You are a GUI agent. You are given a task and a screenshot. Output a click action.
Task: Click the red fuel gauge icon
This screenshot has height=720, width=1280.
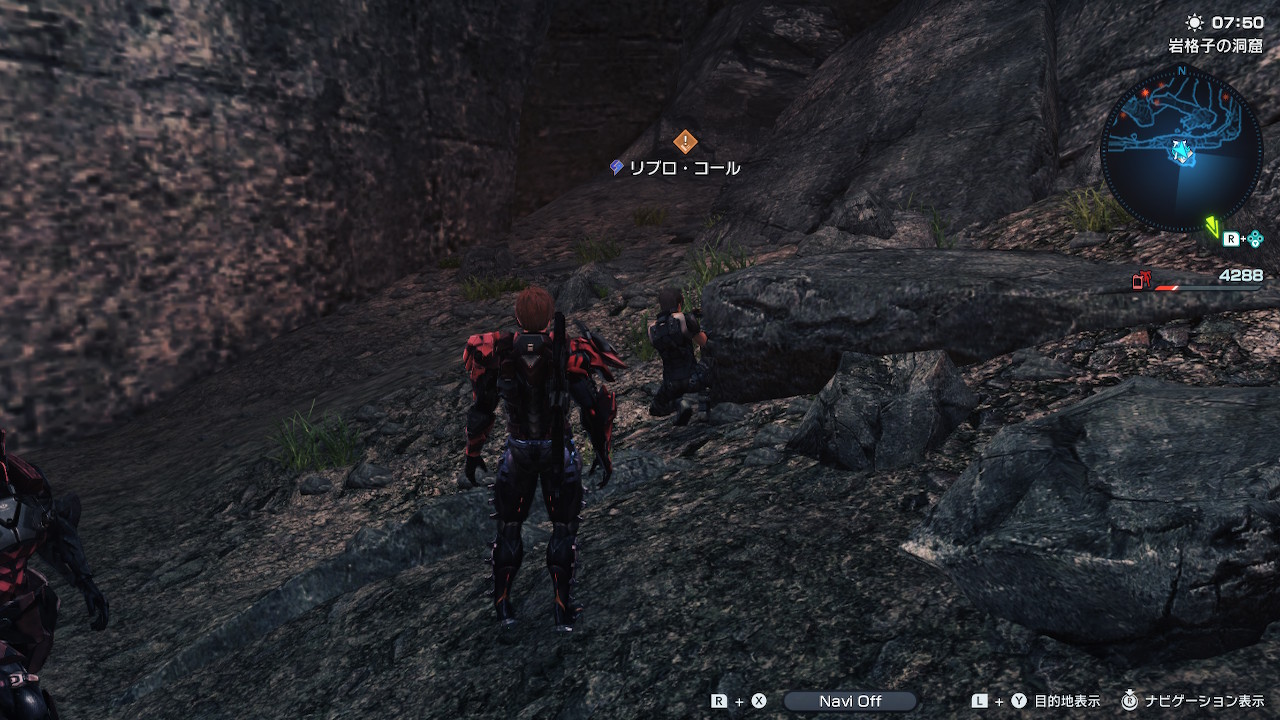click(x=1141, y=282)
